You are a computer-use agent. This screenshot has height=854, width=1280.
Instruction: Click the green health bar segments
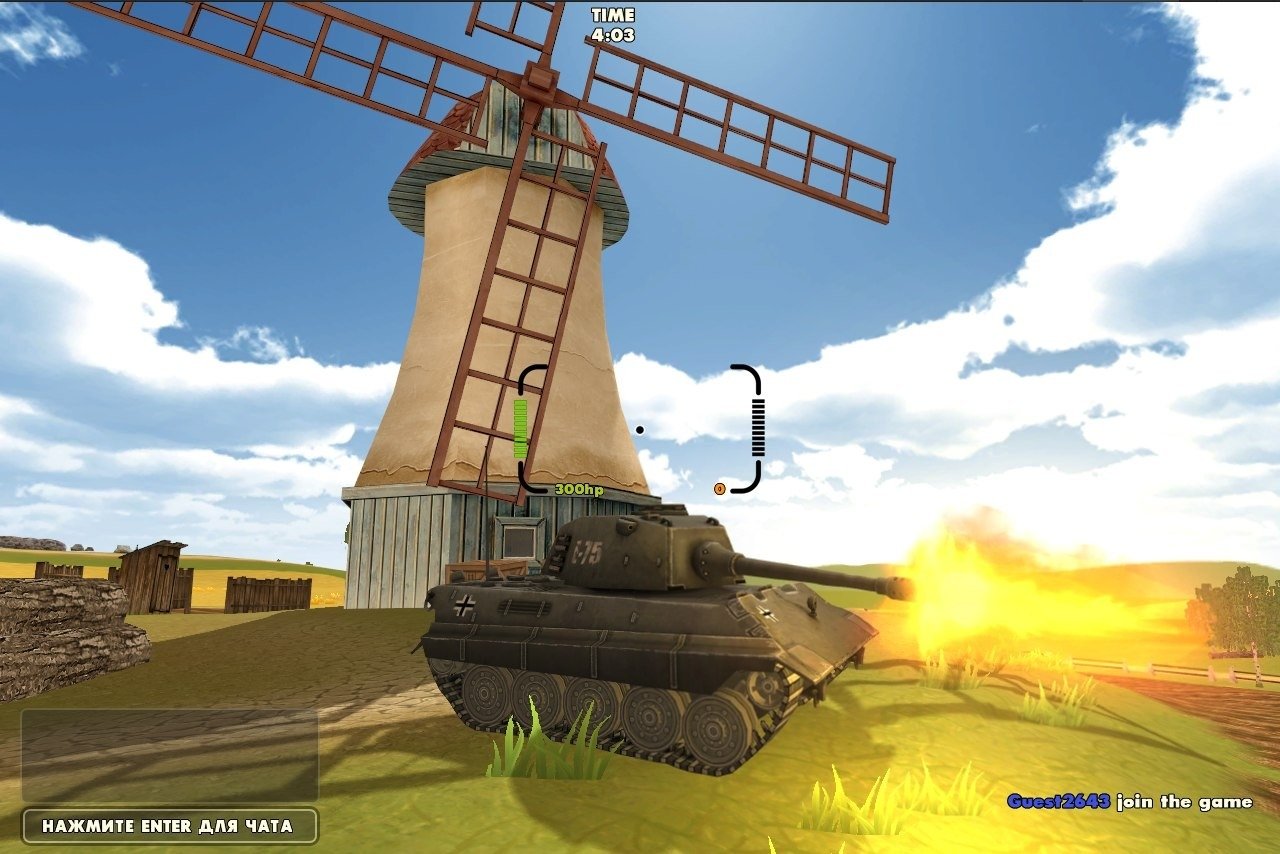pos(519,430)
